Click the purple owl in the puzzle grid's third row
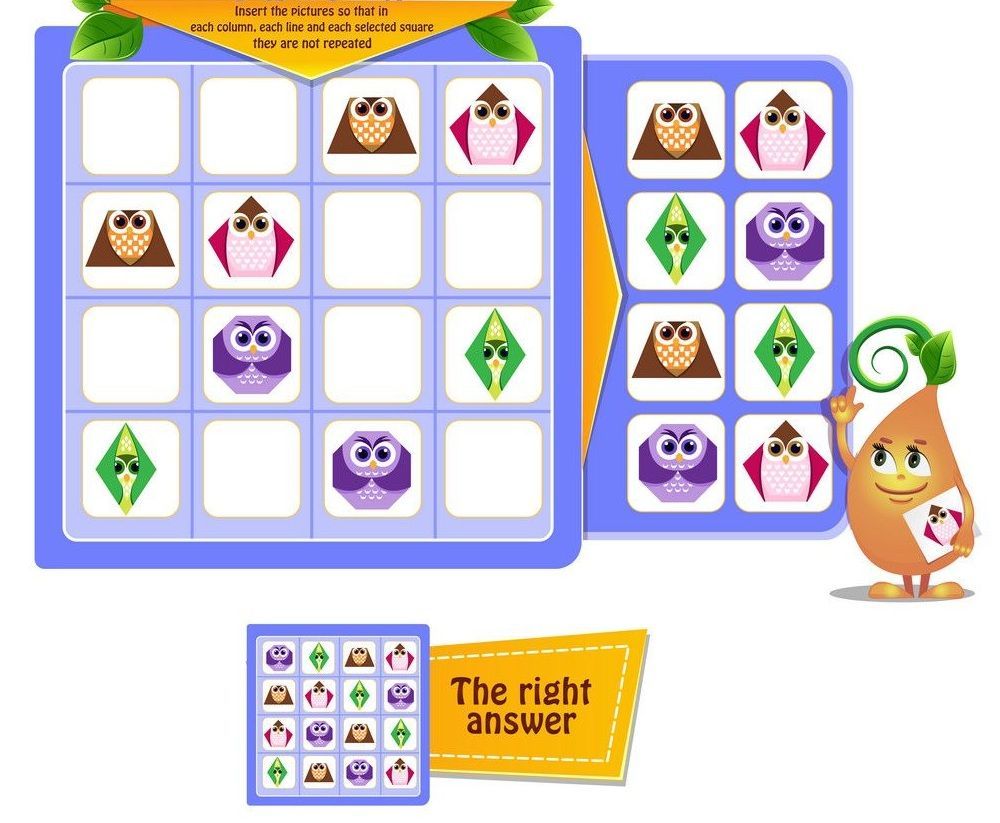 (251, 354)
